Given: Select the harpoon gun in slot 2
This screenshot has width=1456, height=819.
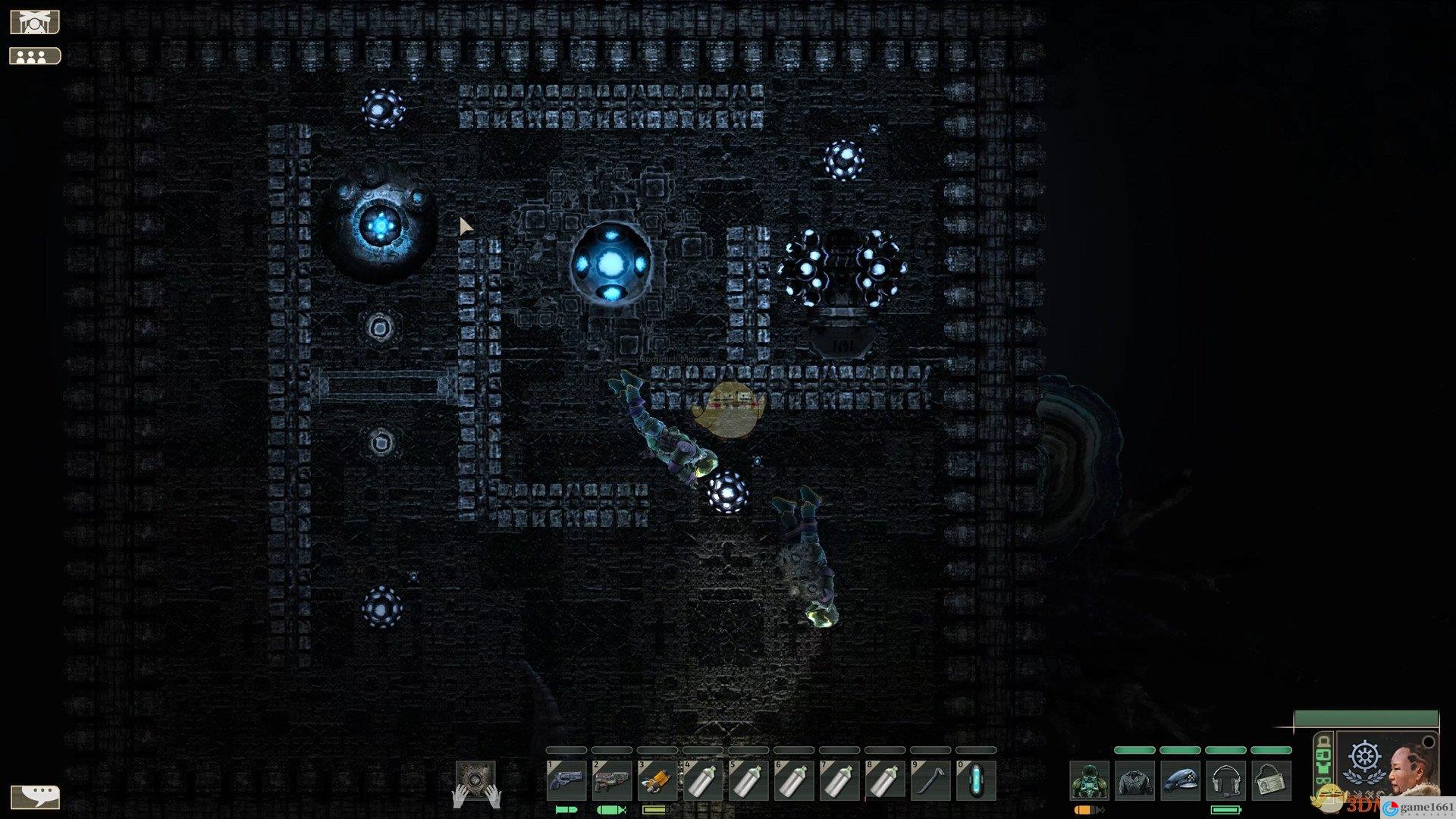Looking at the screenshot, I should tap(611, 780).
